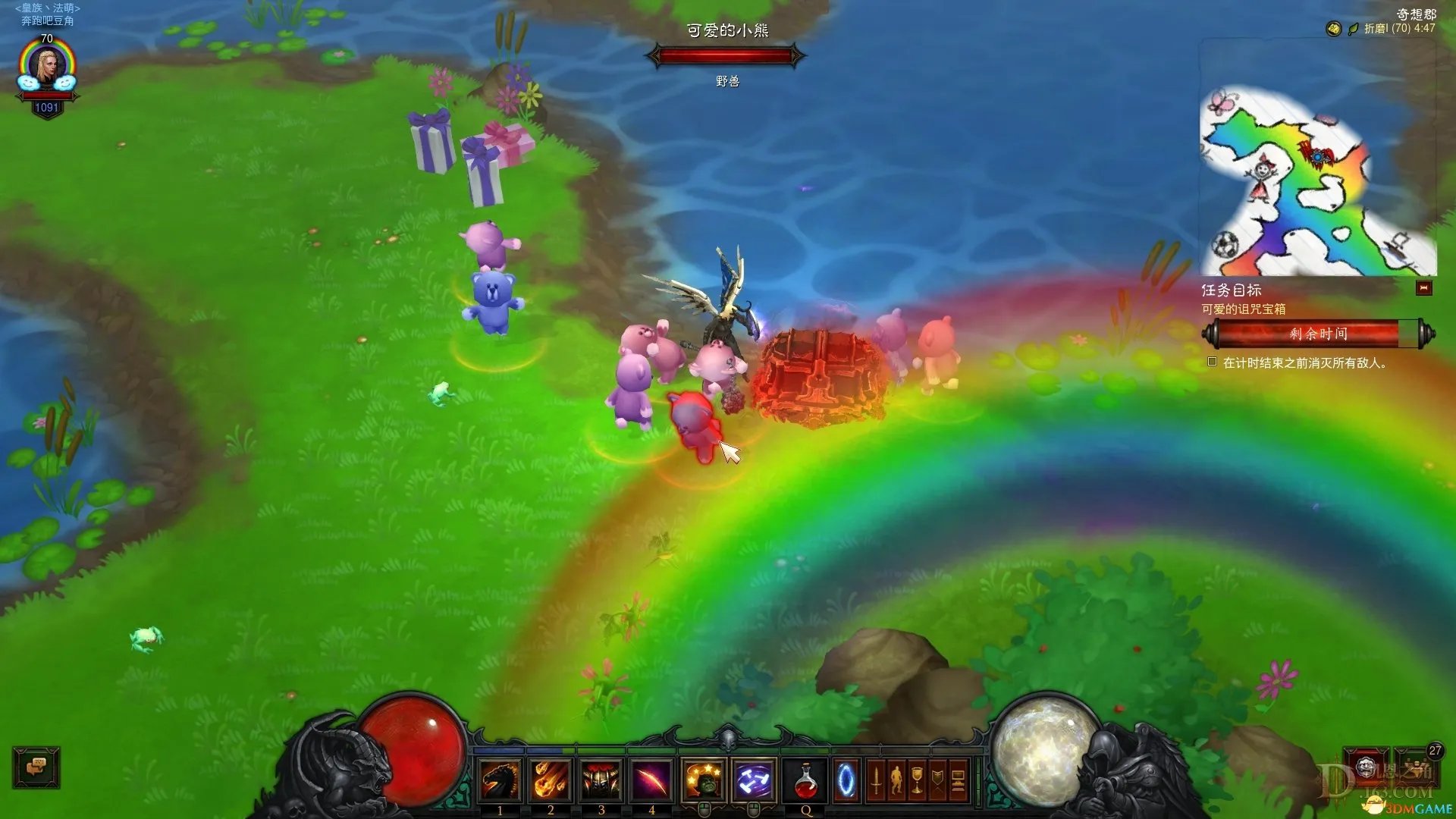Select the green face with stars skill
1456x819 pixels.
[704, 780]
